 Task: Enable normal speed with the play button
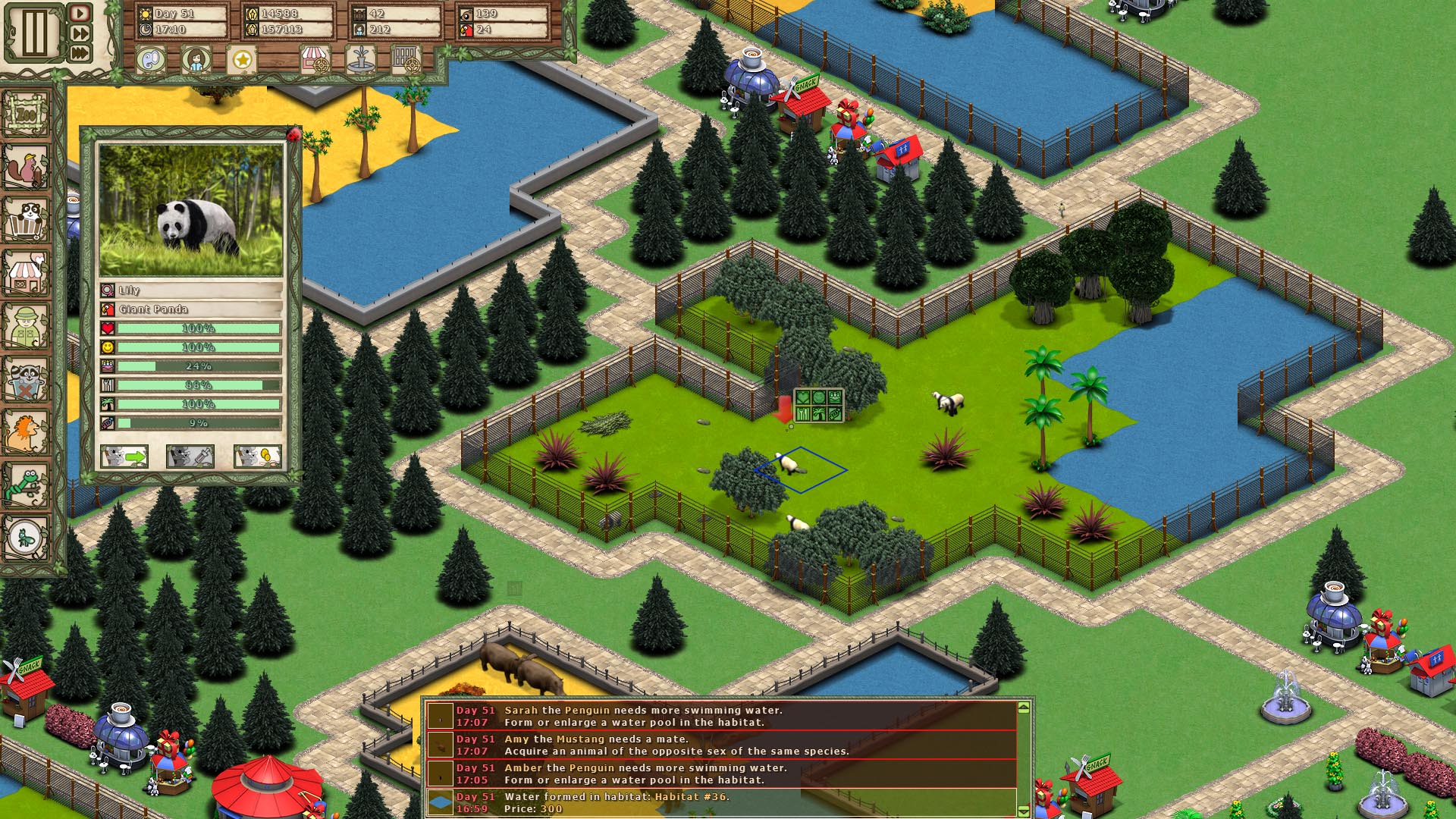(x=79, y=14)
